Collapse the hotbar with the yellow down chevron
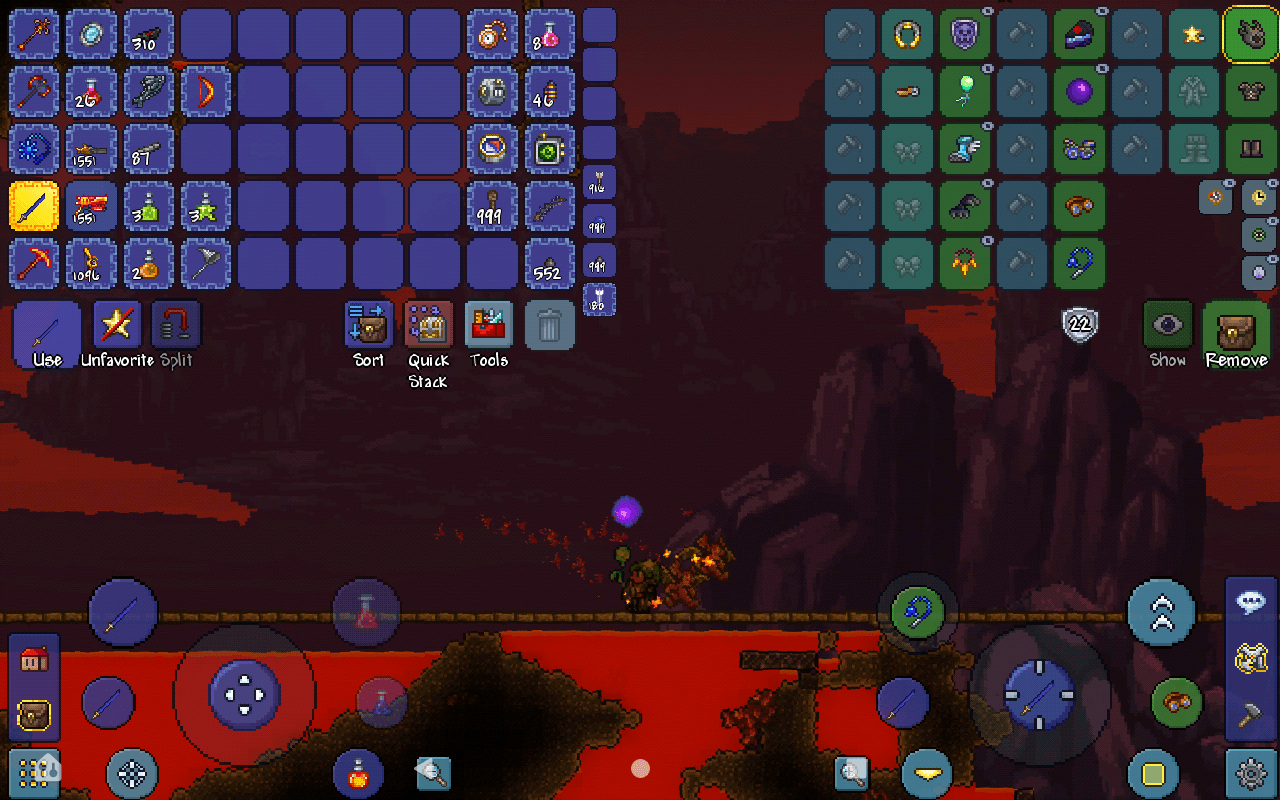Screen dimensions: 1280x800 coord(925,773)
